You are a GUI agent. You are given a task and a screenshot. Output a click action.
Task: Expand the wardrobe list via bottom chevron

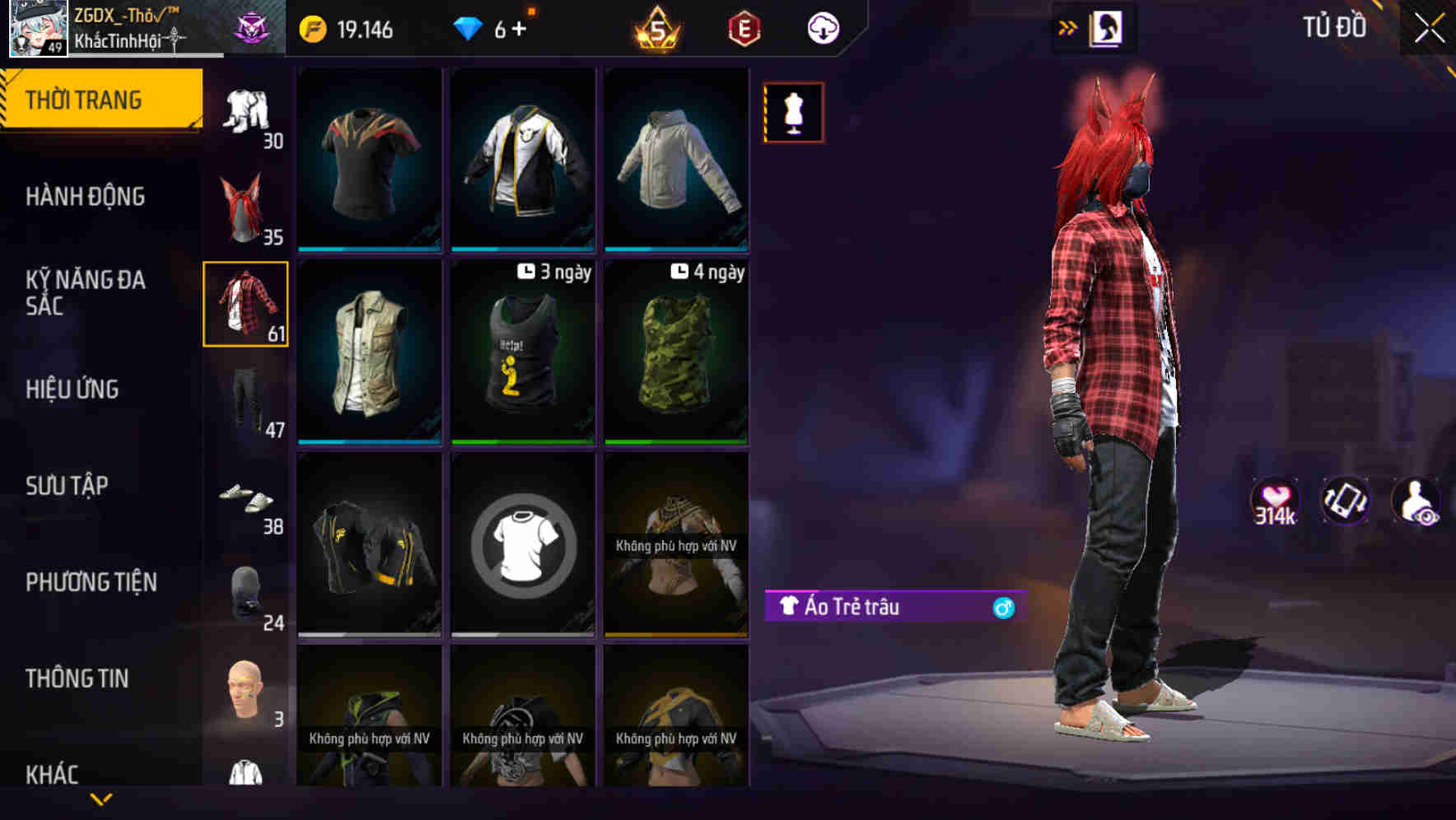[101, 800]
